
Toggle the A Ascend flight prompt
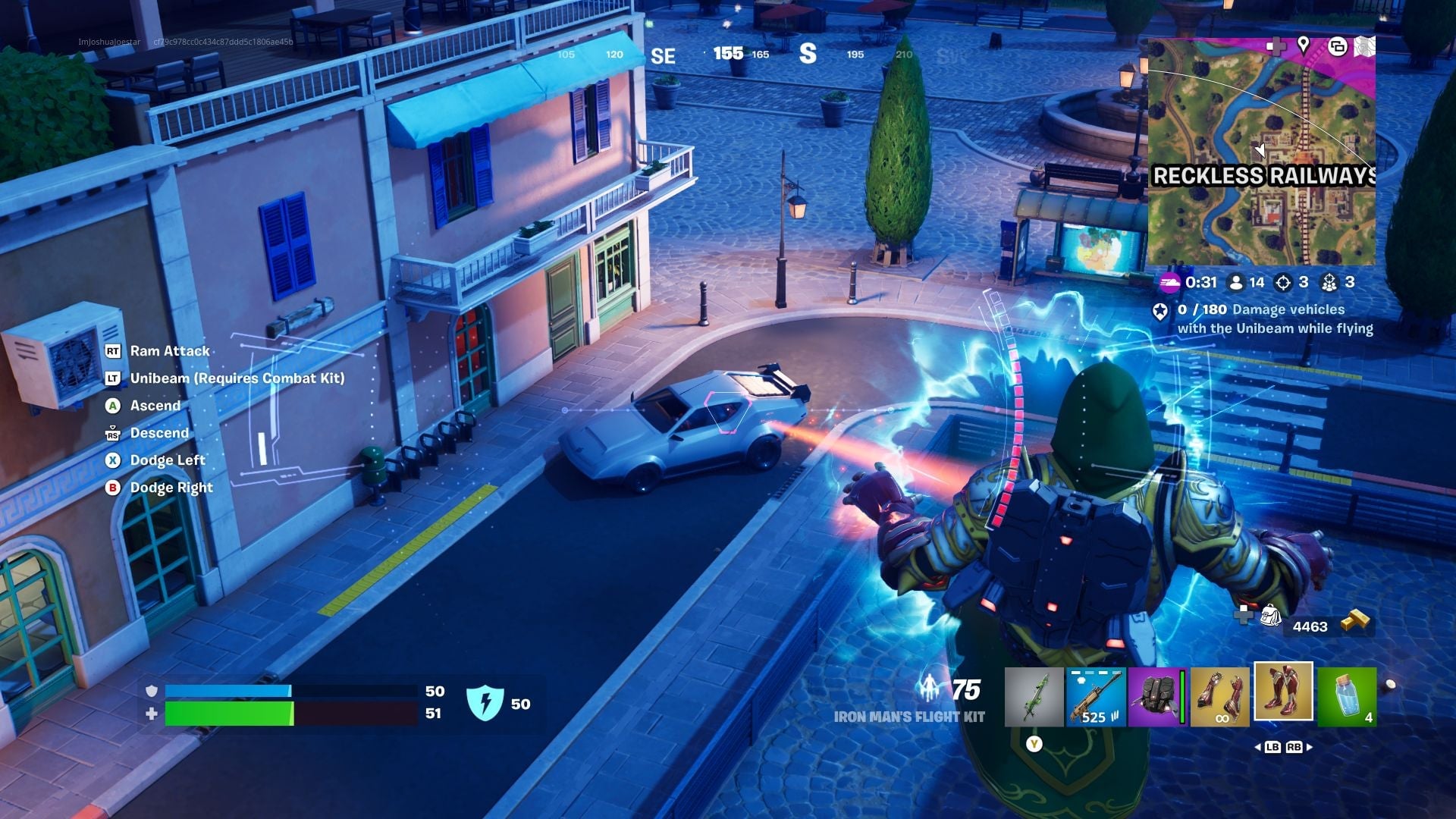(x=112, y=406)
